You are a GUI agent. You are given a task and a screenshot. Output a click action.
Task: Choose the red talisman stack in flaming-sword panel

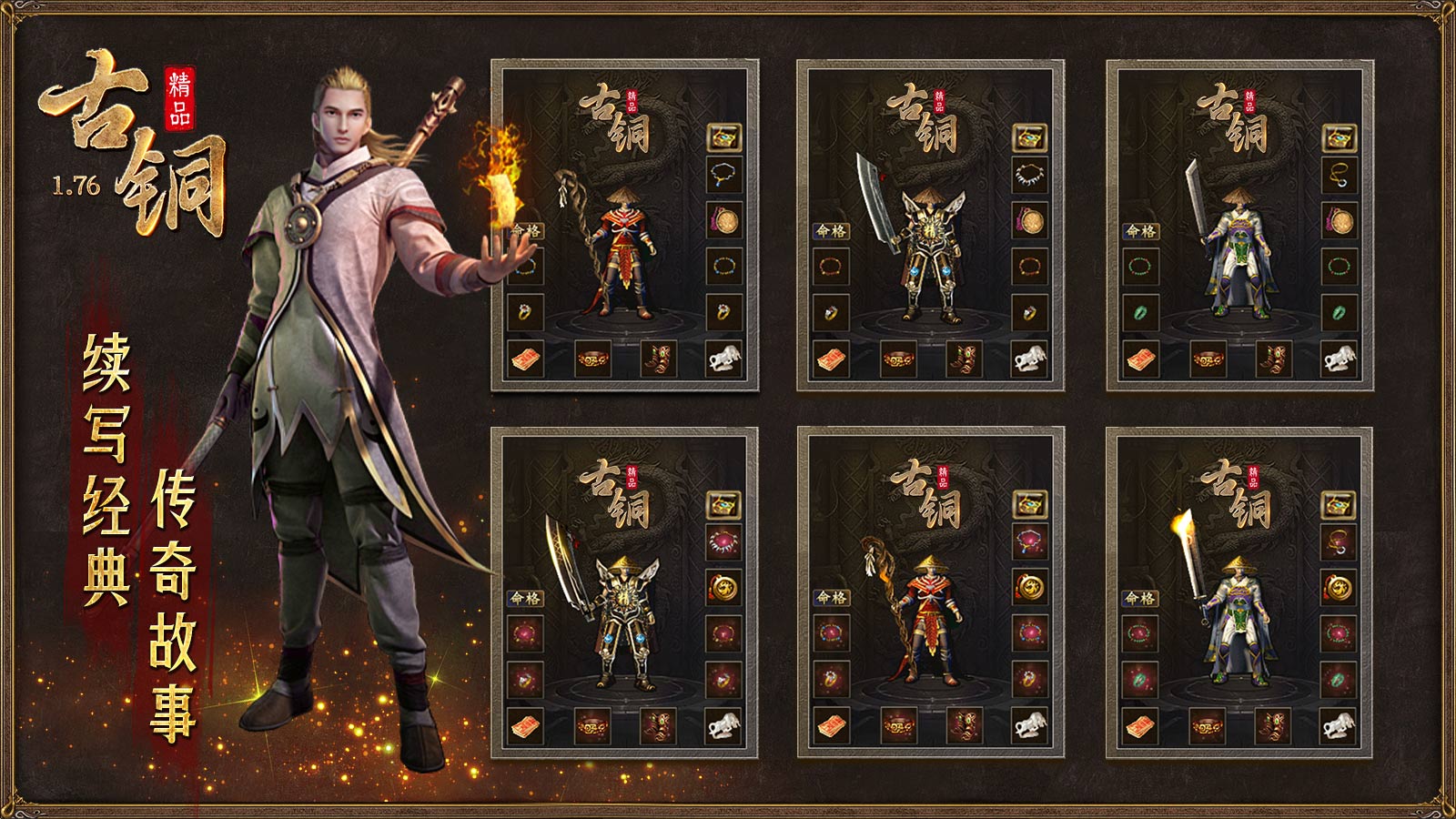click(x=1140, y=725)
